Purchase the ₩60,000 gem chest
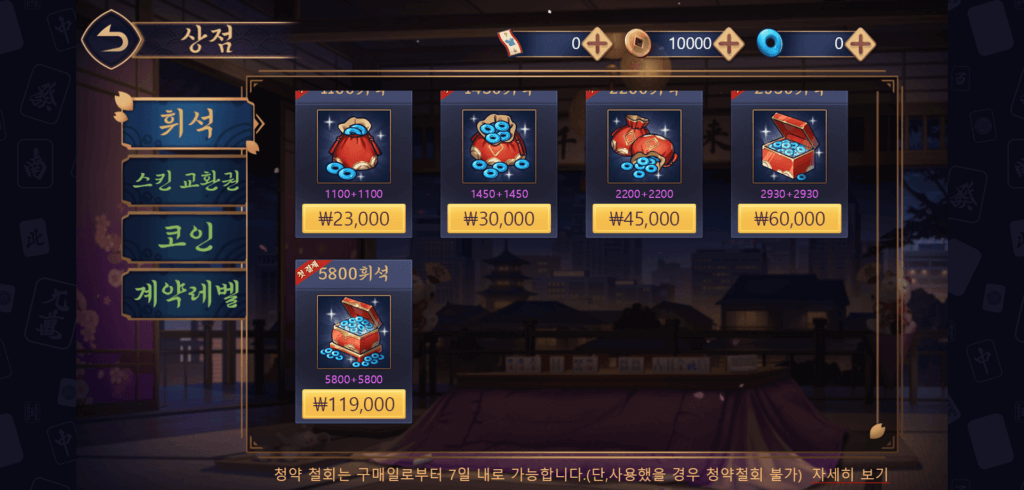This screenshot has width=1024, height=490. tap(789, 218)
